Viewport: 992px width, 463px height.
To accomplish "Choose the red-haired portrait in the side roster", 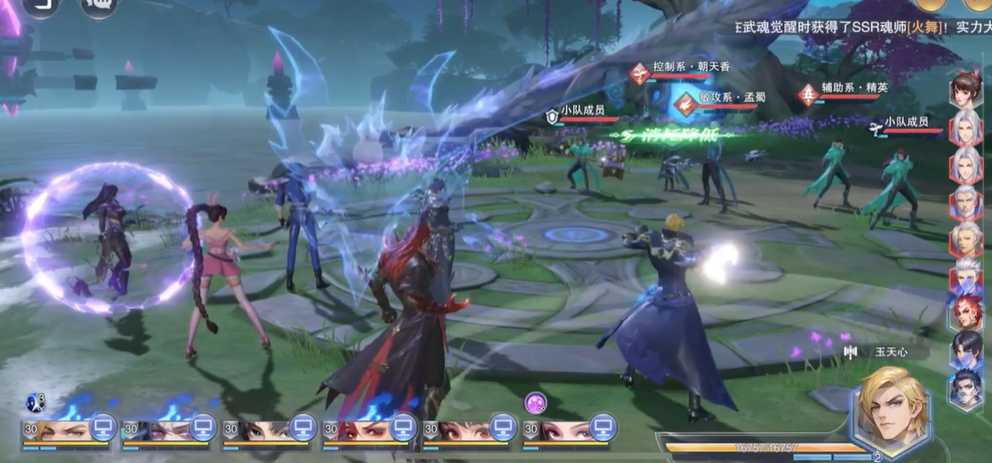I will (x=966, y=311).
